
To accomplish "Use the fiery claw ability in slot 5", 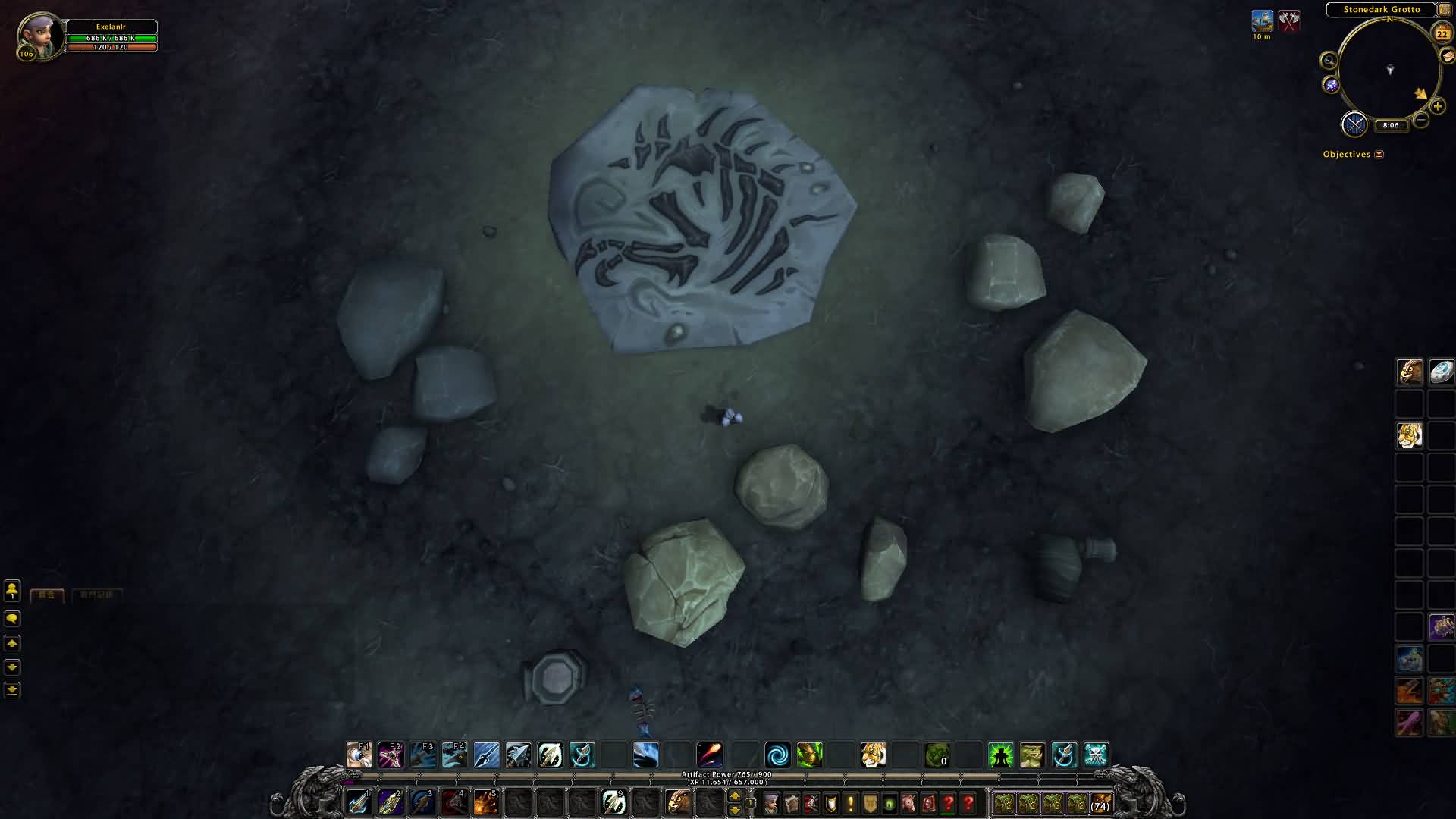I will pyautogui.click(x=485, y=802).
